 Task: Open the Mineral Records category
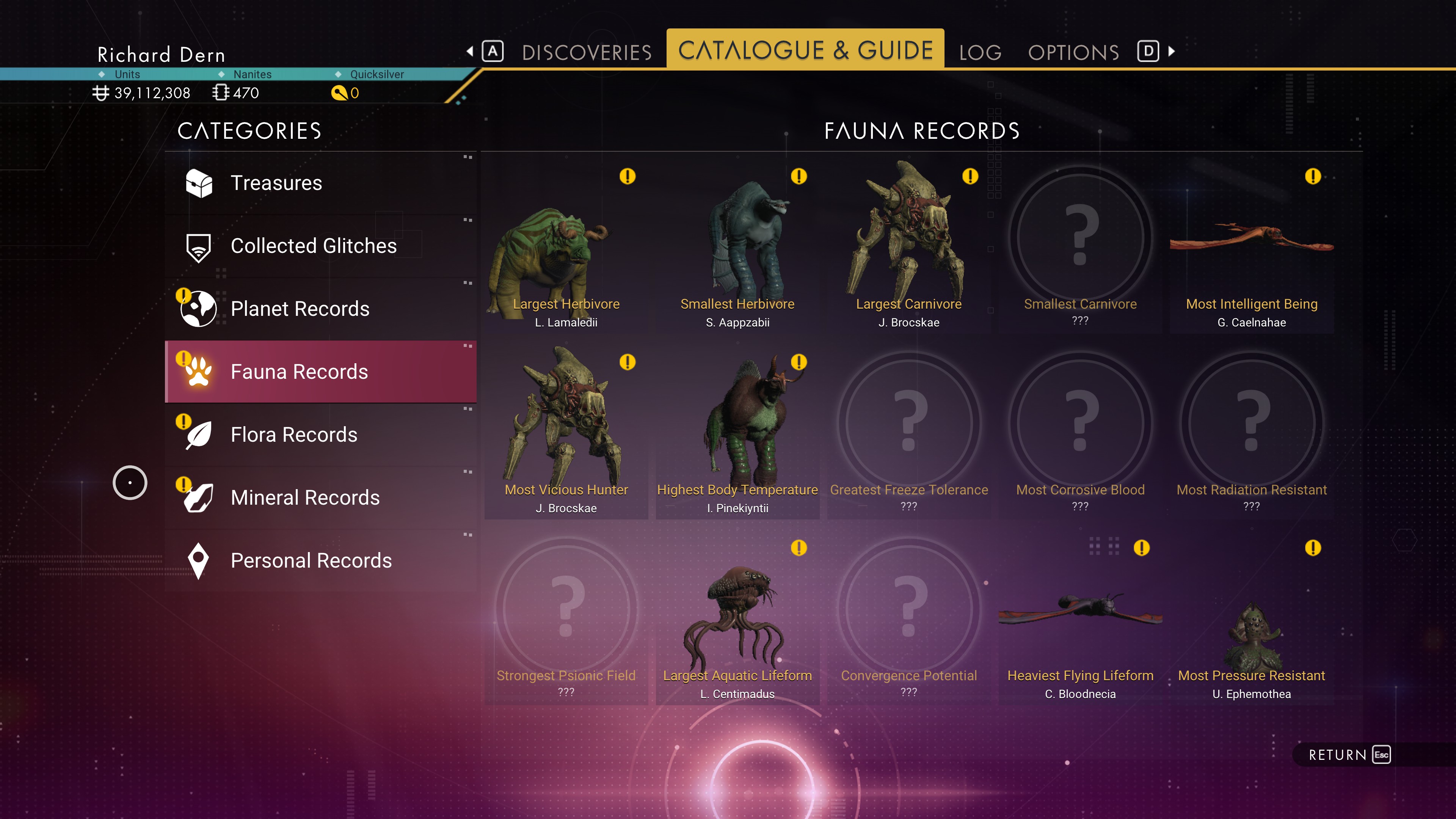(x=320, y=497)
